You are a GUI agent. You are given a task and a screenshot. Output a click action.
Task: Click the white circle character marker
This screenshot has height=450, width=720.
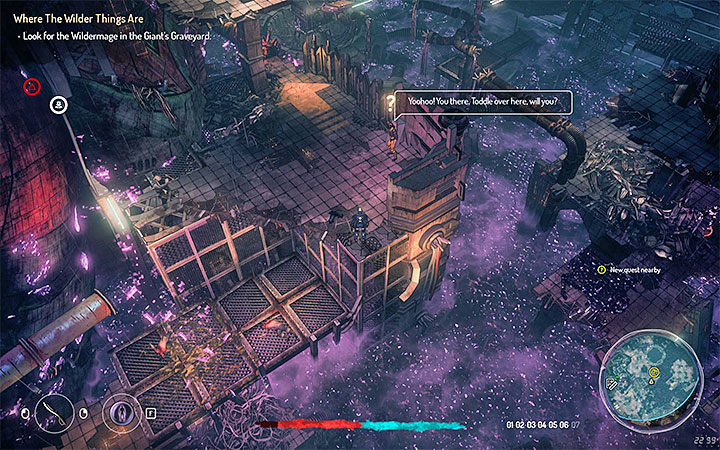(x=58, y=103)
